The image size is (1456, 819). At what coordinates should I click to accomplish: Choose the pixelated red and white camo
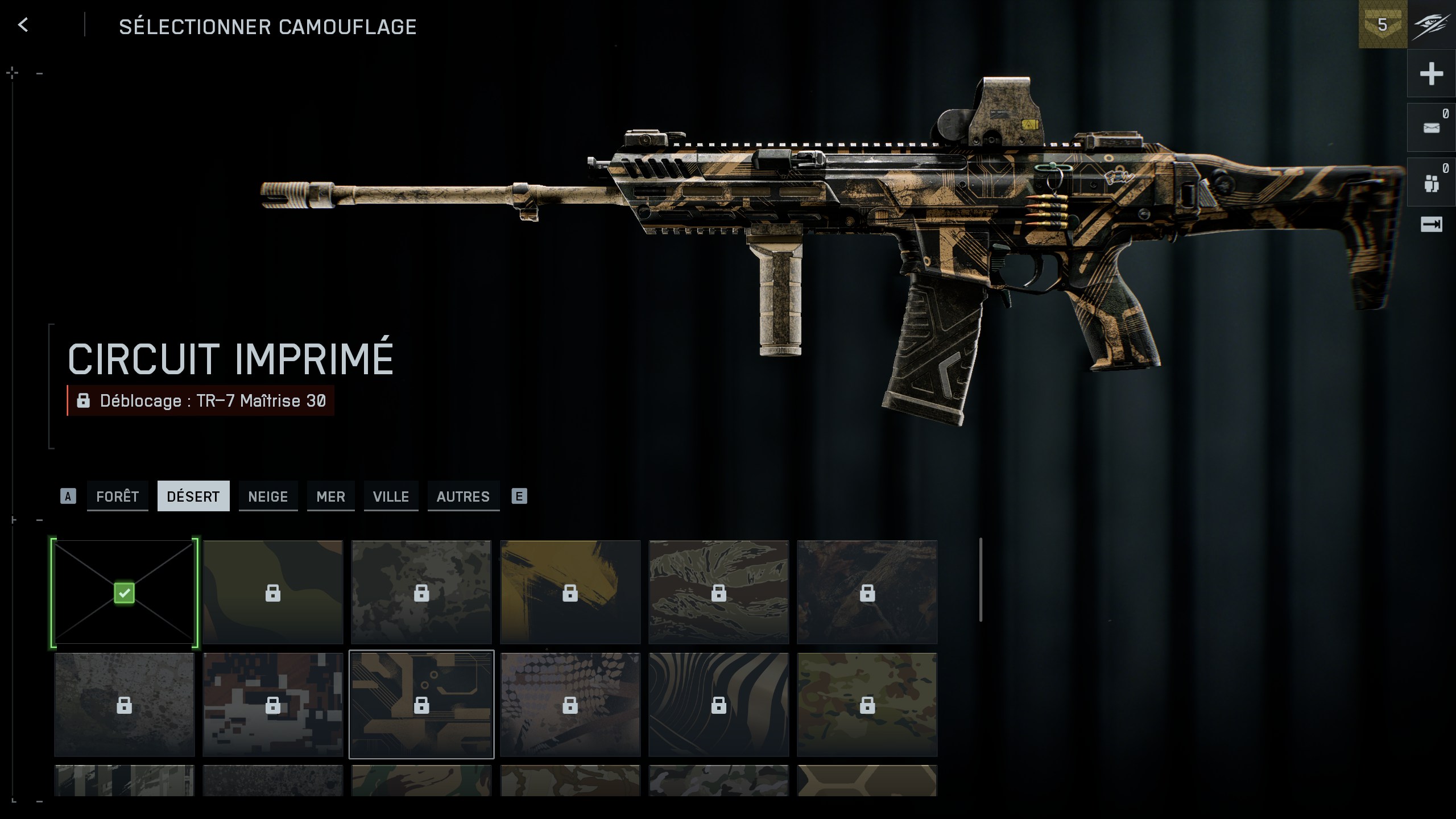pos(273,704)
